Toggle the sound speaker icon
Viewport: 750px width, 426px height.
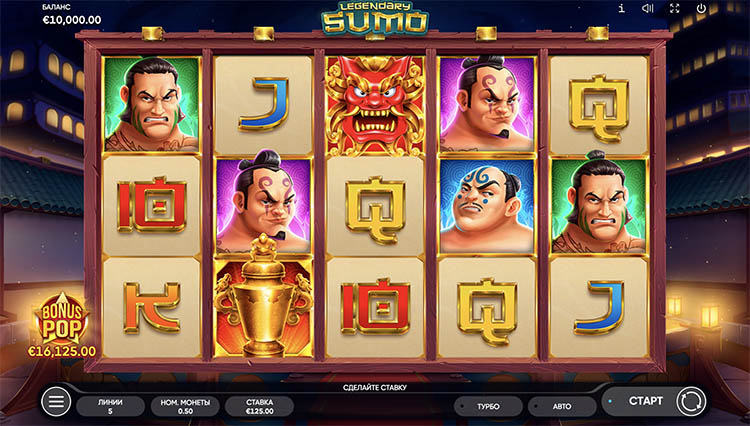tap(647, 9)
